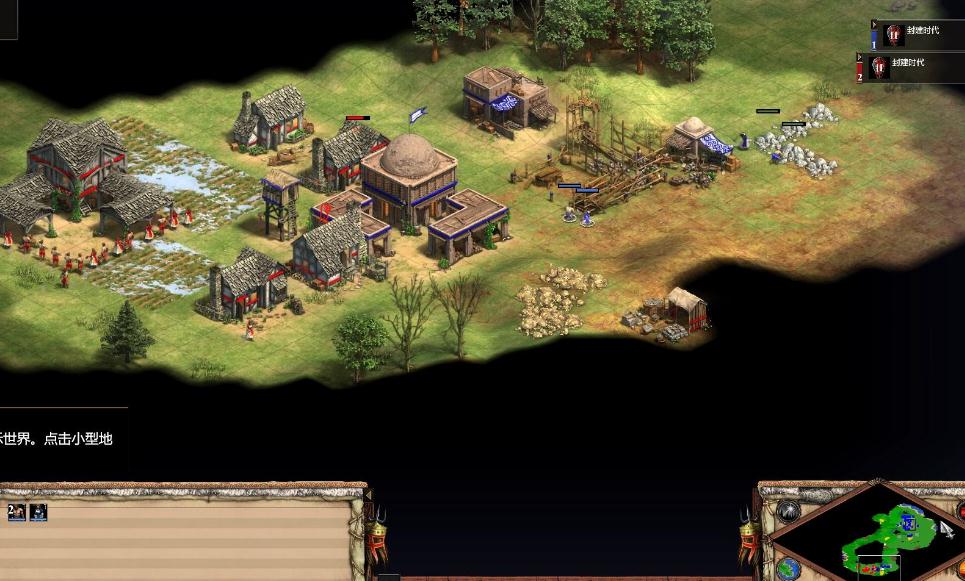Click player 1's age emblem

click(893, 35)
